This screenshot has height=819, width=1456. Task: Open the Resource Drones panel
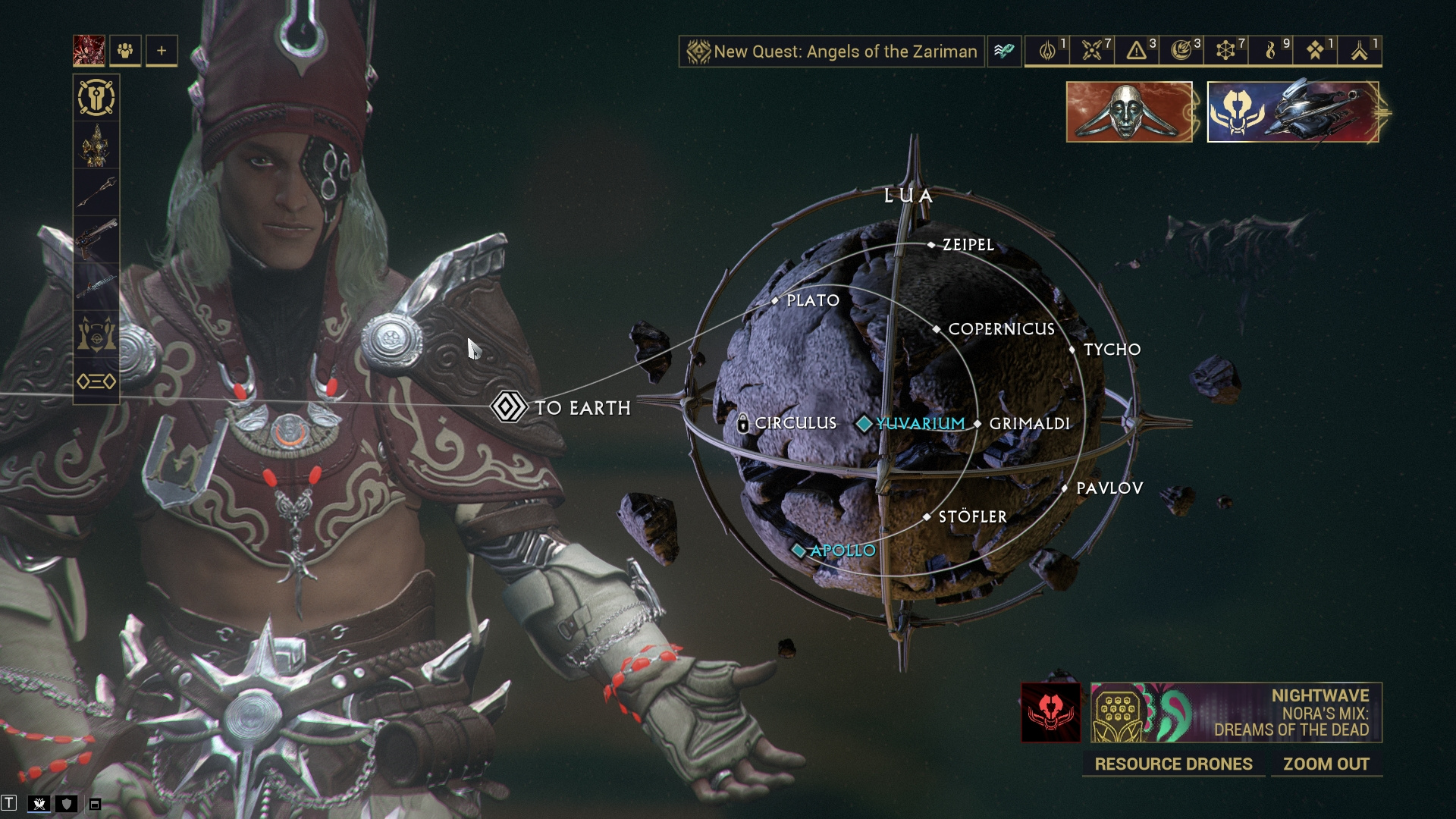[1172, 764]
